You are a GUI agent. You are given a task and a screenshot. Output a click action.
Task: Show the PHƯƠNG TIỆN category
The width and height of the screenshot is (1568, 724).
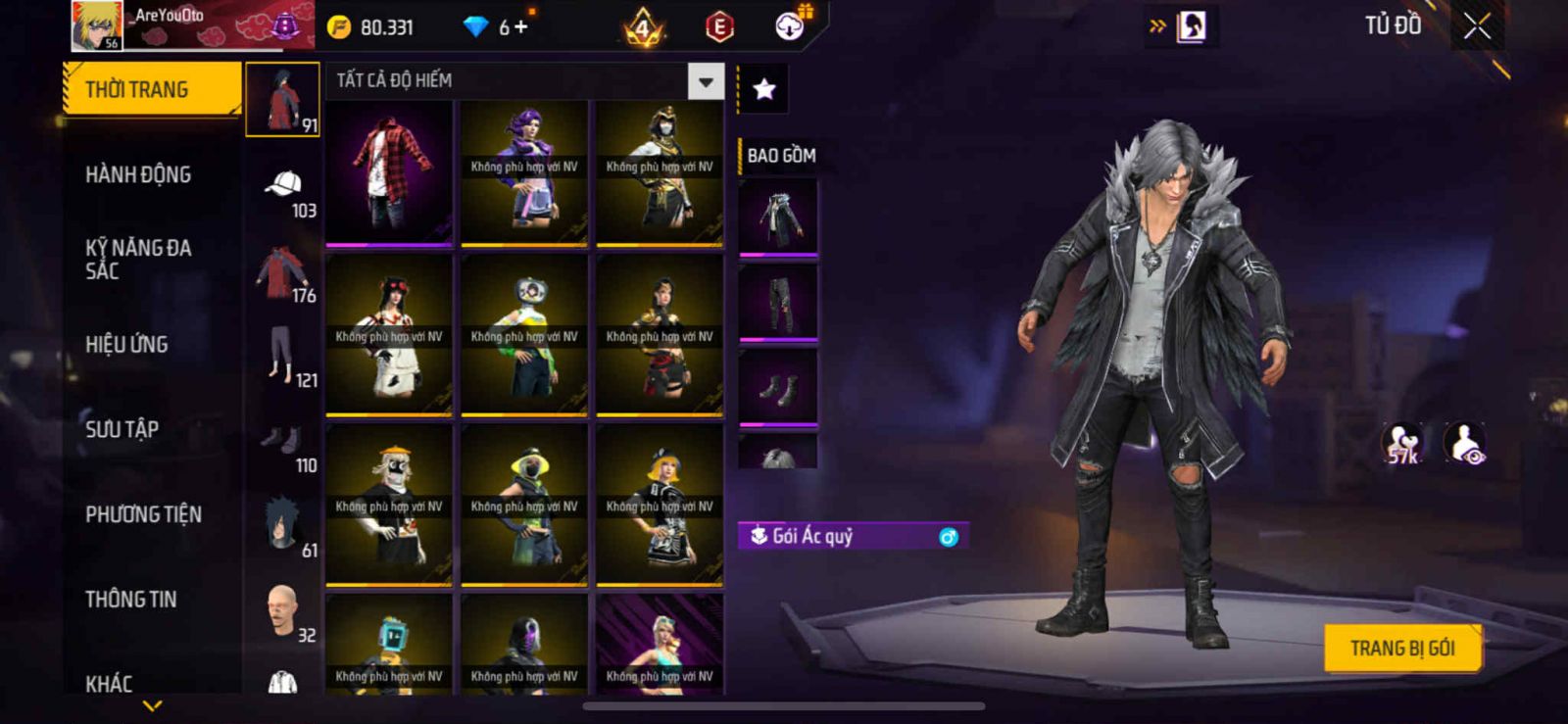pyautogui.click(x=143, y=514)
